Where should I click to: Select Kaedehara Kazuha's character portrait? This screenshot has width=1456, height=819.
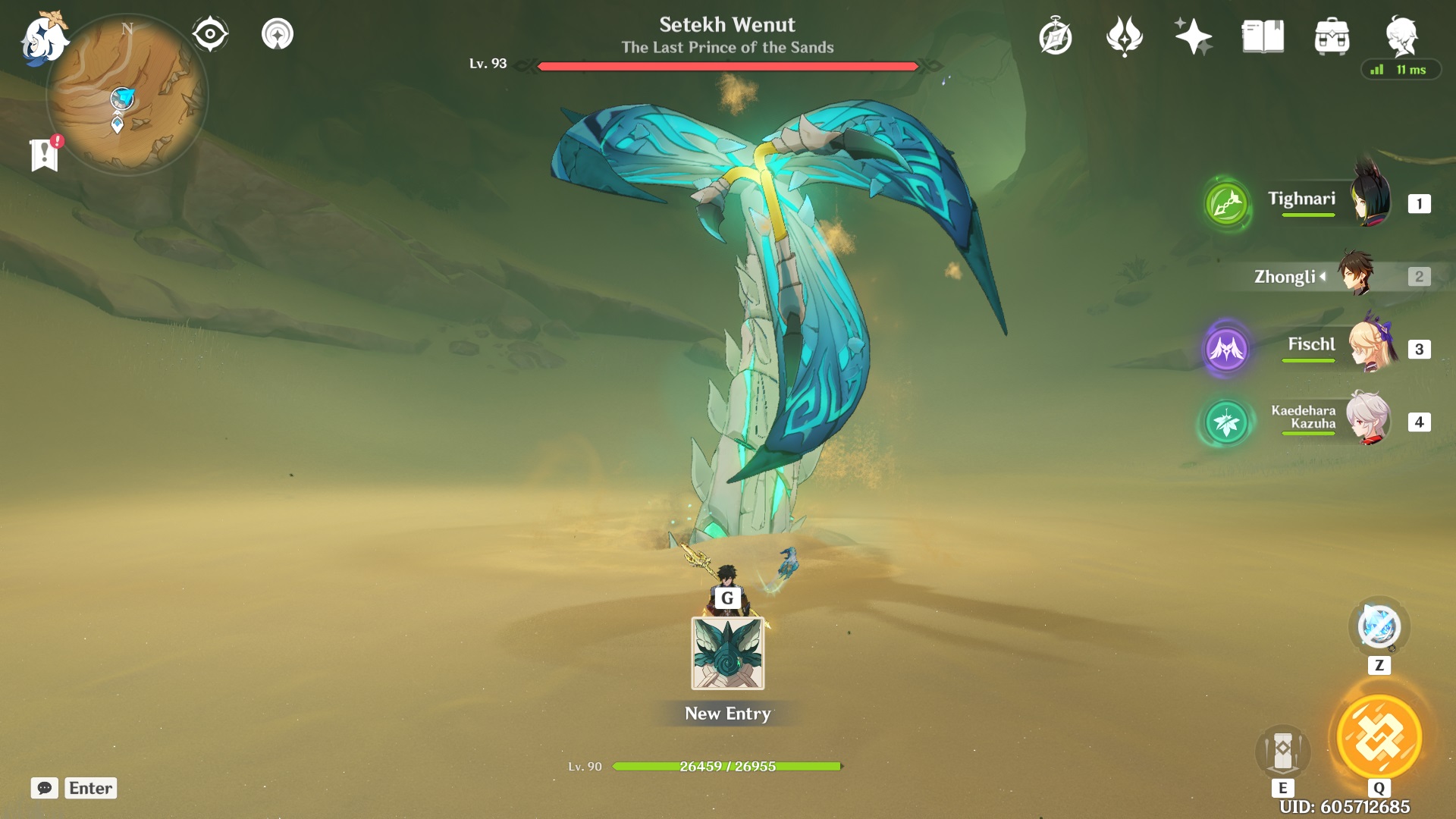point(1373,419)
